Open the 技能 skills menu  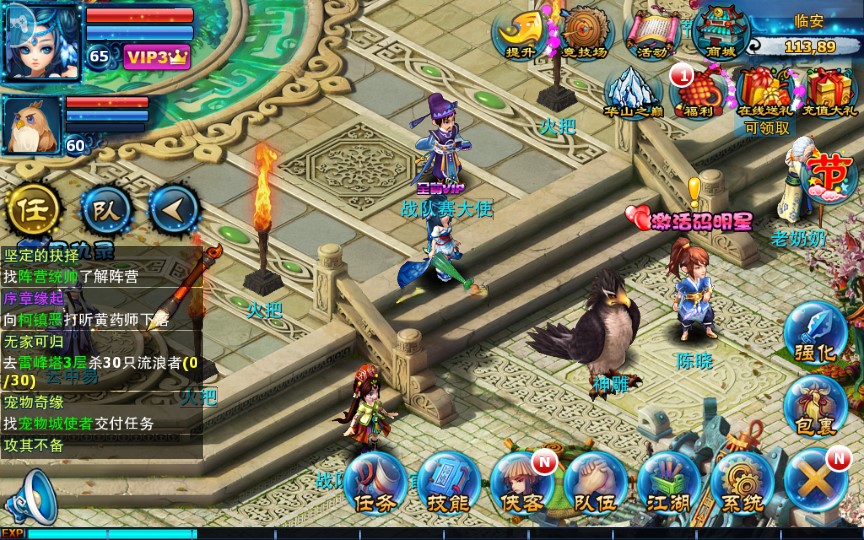(x=448, y=482)
